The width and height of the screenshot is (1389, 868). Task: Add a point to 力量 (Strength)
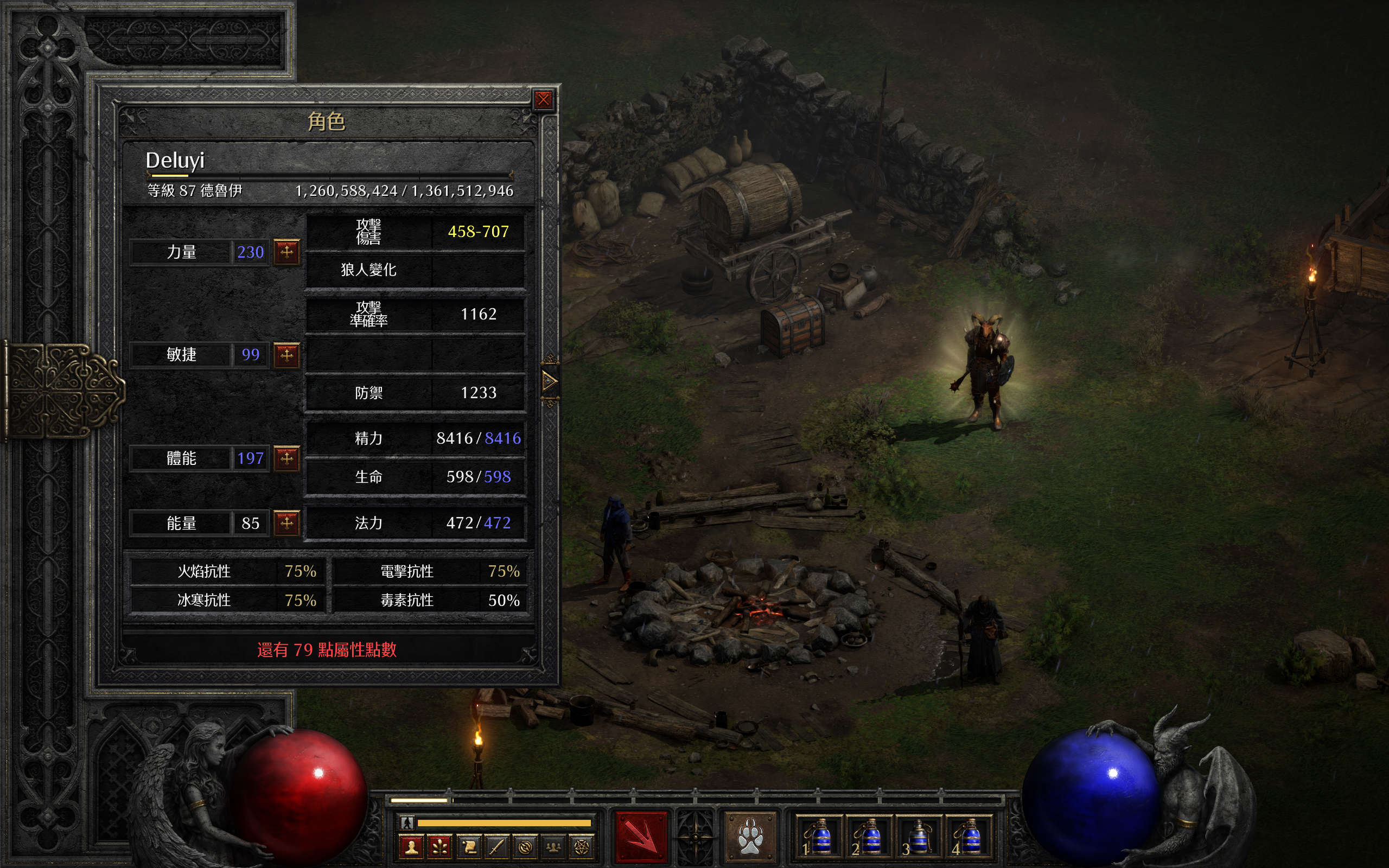coord(286,251)
